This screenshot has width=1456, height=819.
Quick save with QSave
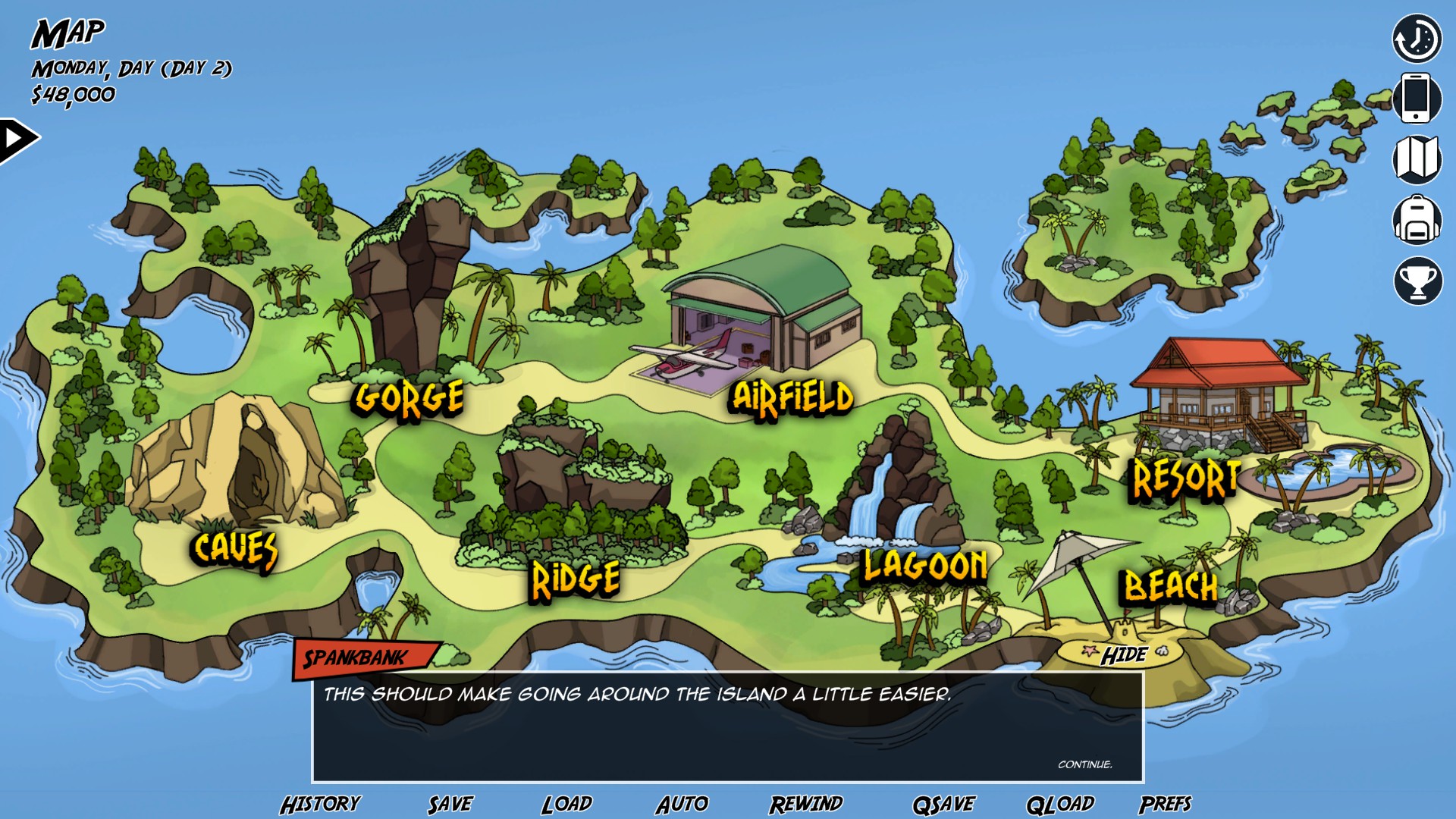click(943, 804)
